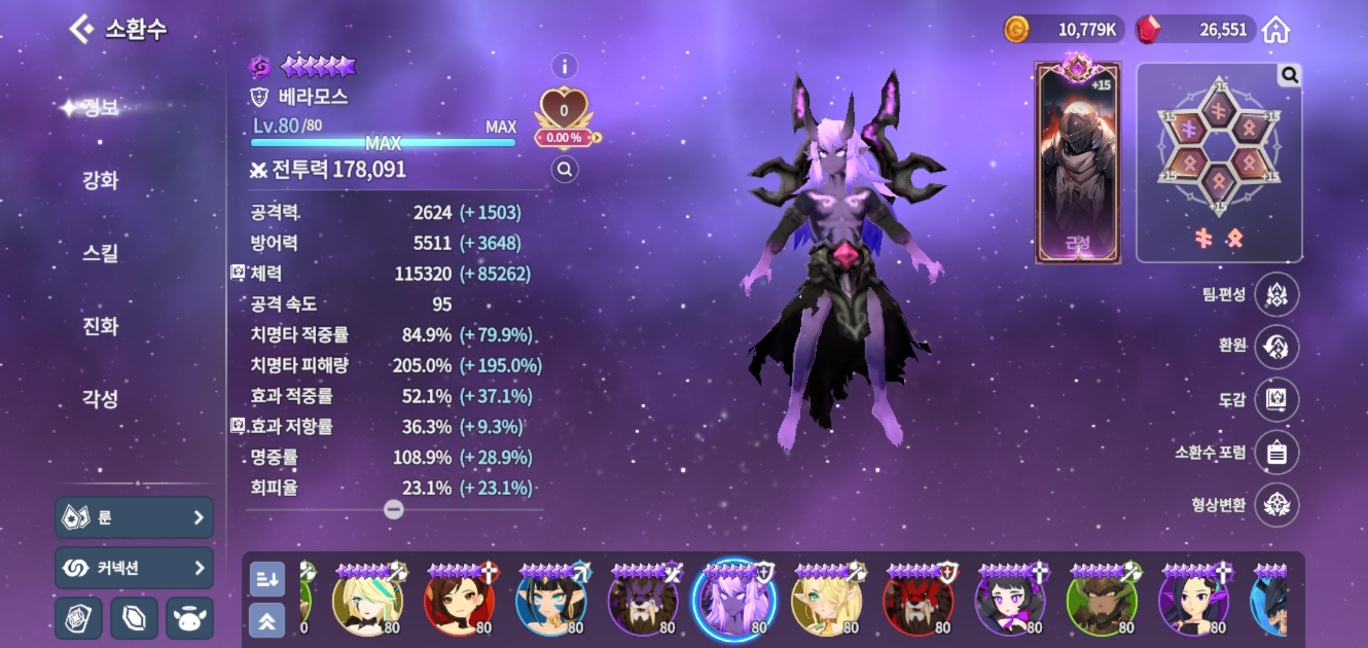Viewport: 1368px width, 648px height.
Task: Click the 환원 button
Action: 1276,347
